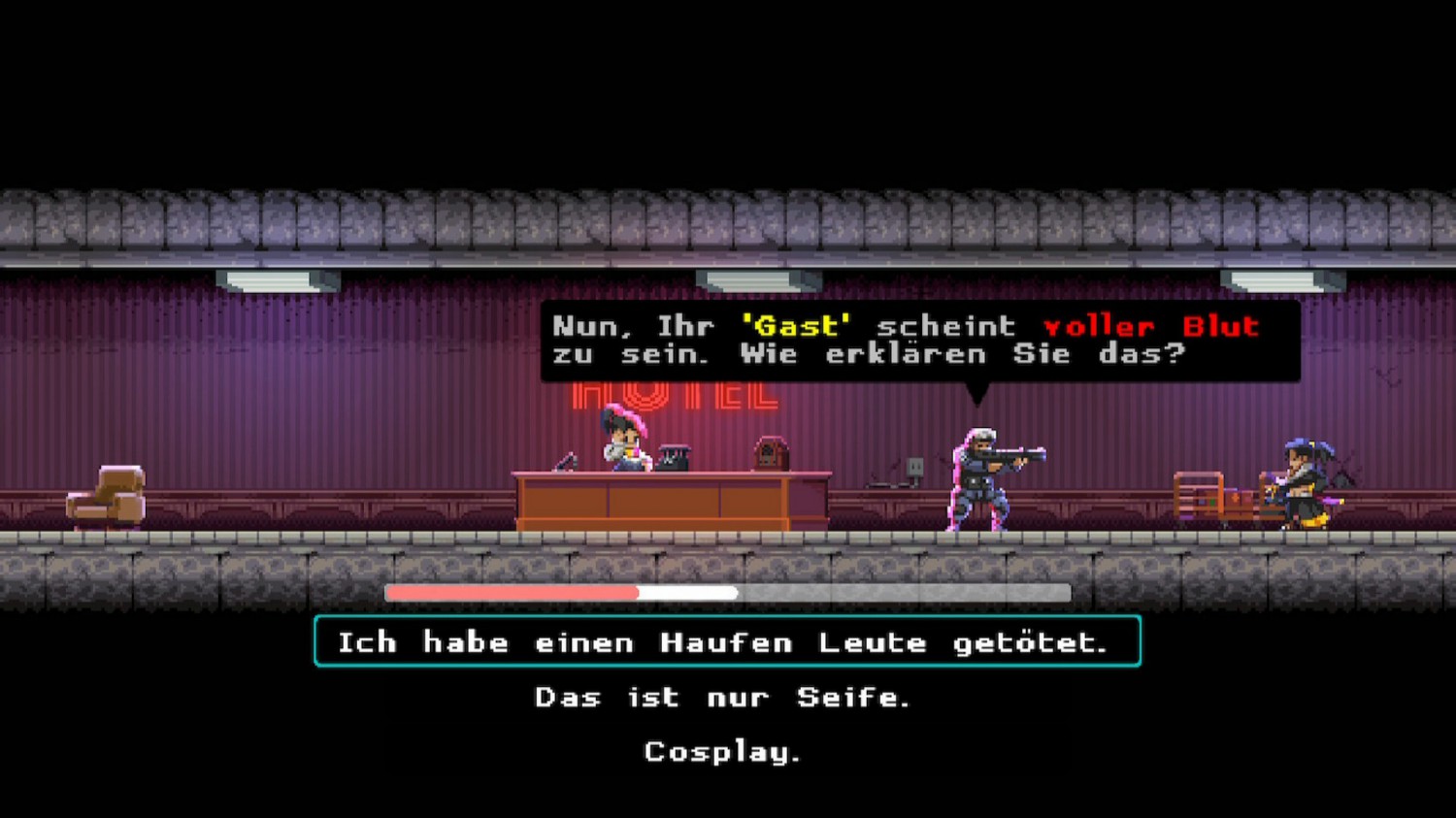Click the luggage cart near the right wall

click(x=1213, y=497)
